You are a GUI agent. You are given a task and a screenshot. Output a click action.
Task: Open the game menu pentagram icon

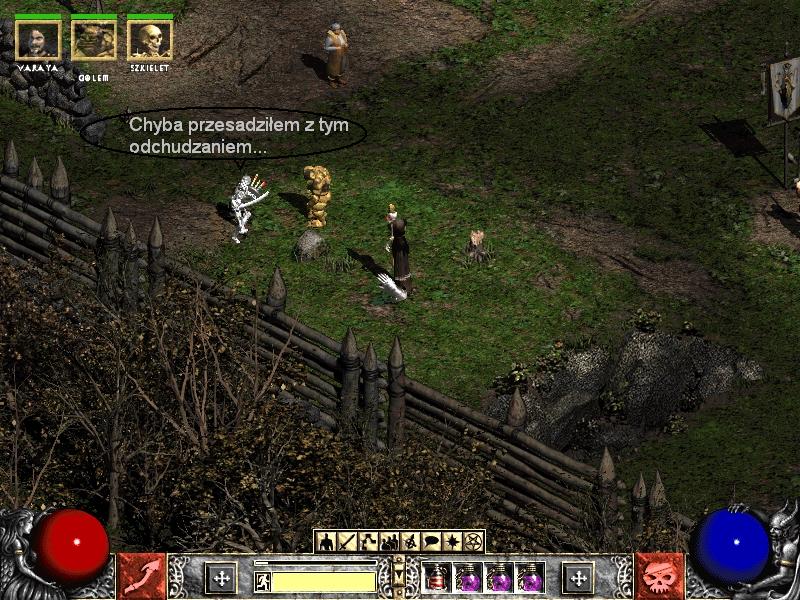(x=473, y=542)
